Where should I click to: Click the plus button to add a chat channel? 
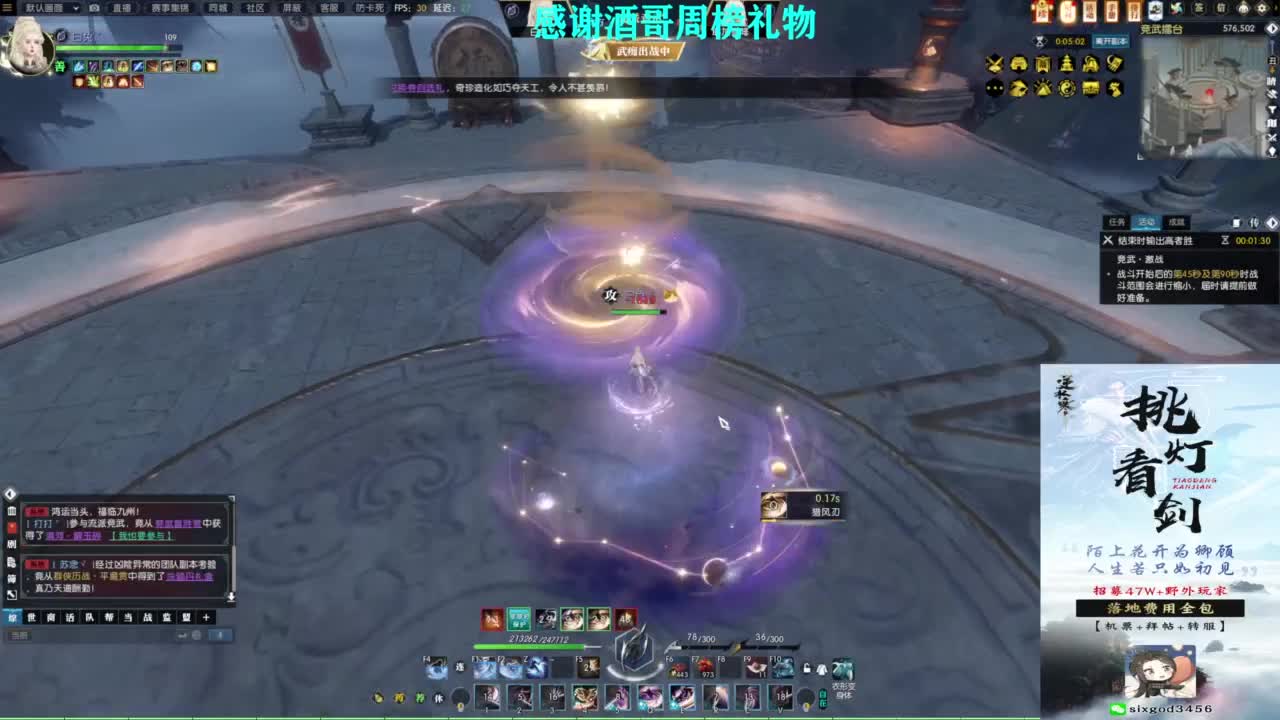206,617
